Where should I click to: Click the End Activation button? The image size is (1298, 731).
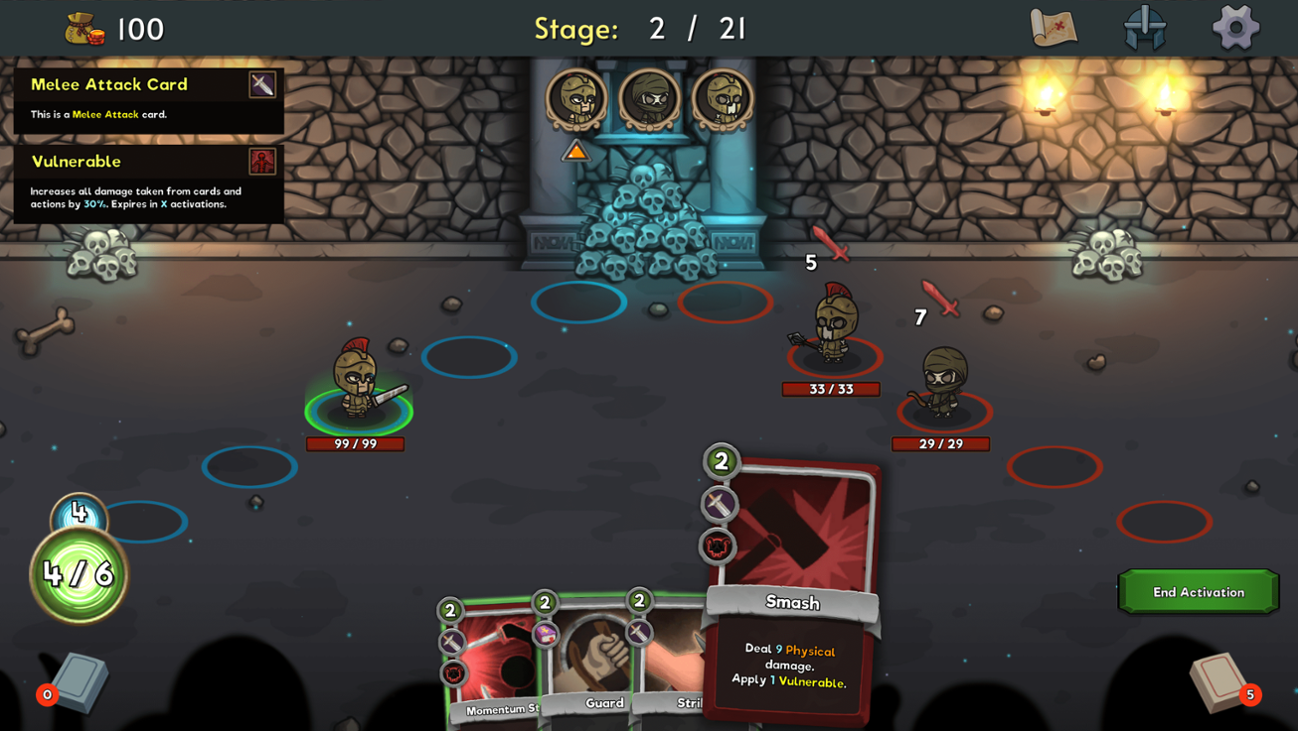1198,591
